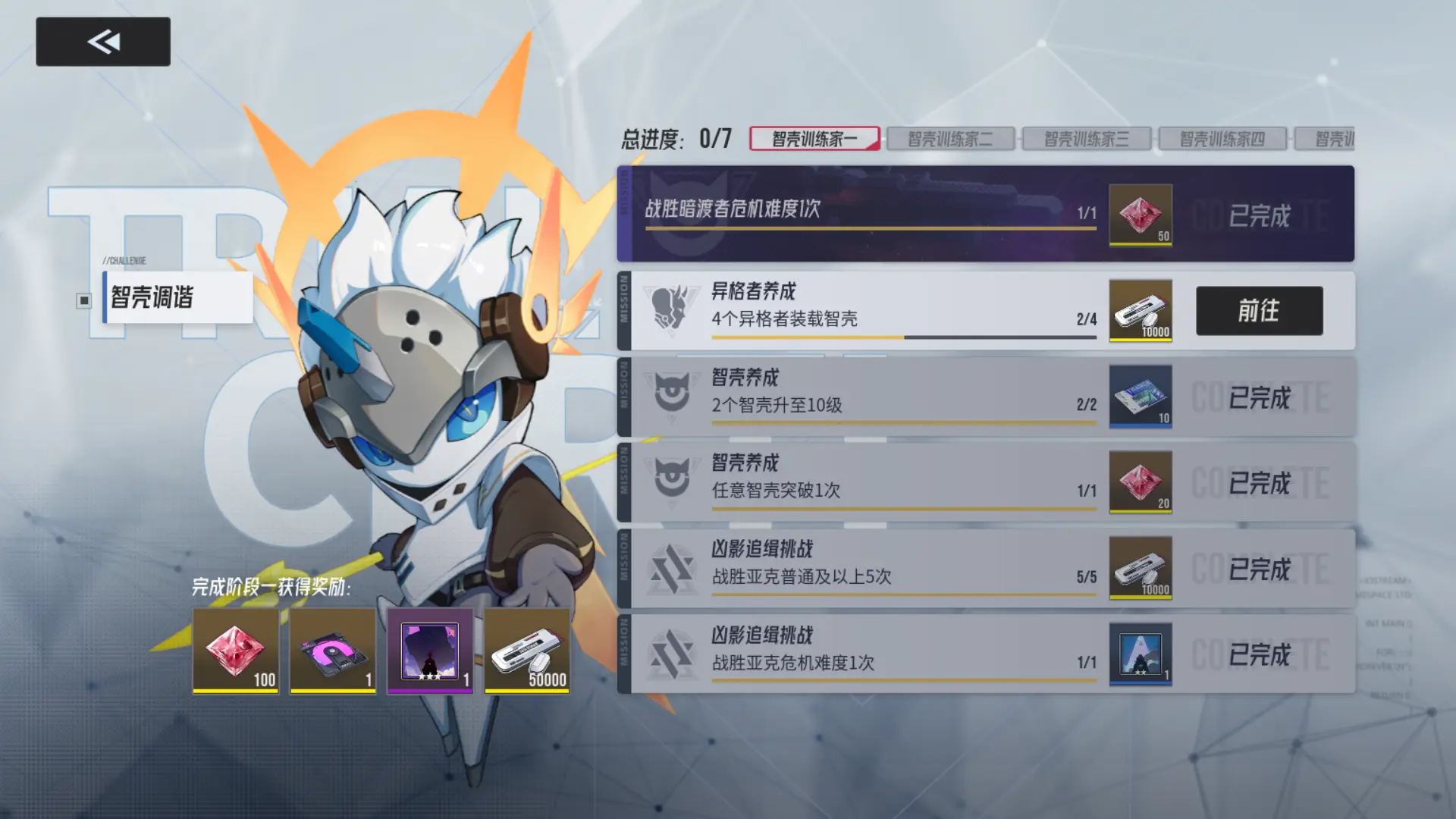Select the 智壳调谐 challenge entry

pos(177,297)
